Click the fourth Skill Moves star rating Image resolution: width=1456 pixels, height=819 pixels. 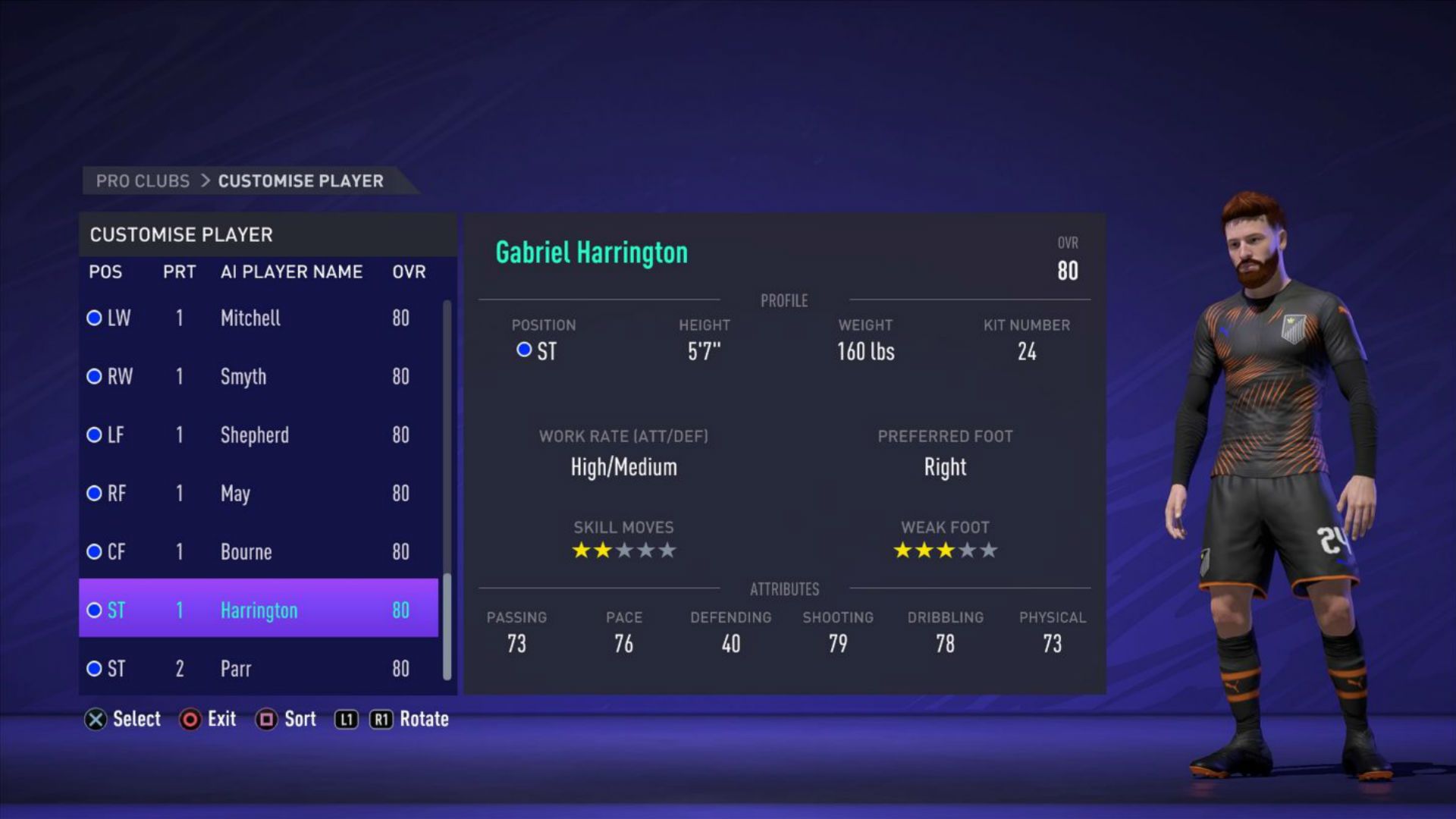646,550
